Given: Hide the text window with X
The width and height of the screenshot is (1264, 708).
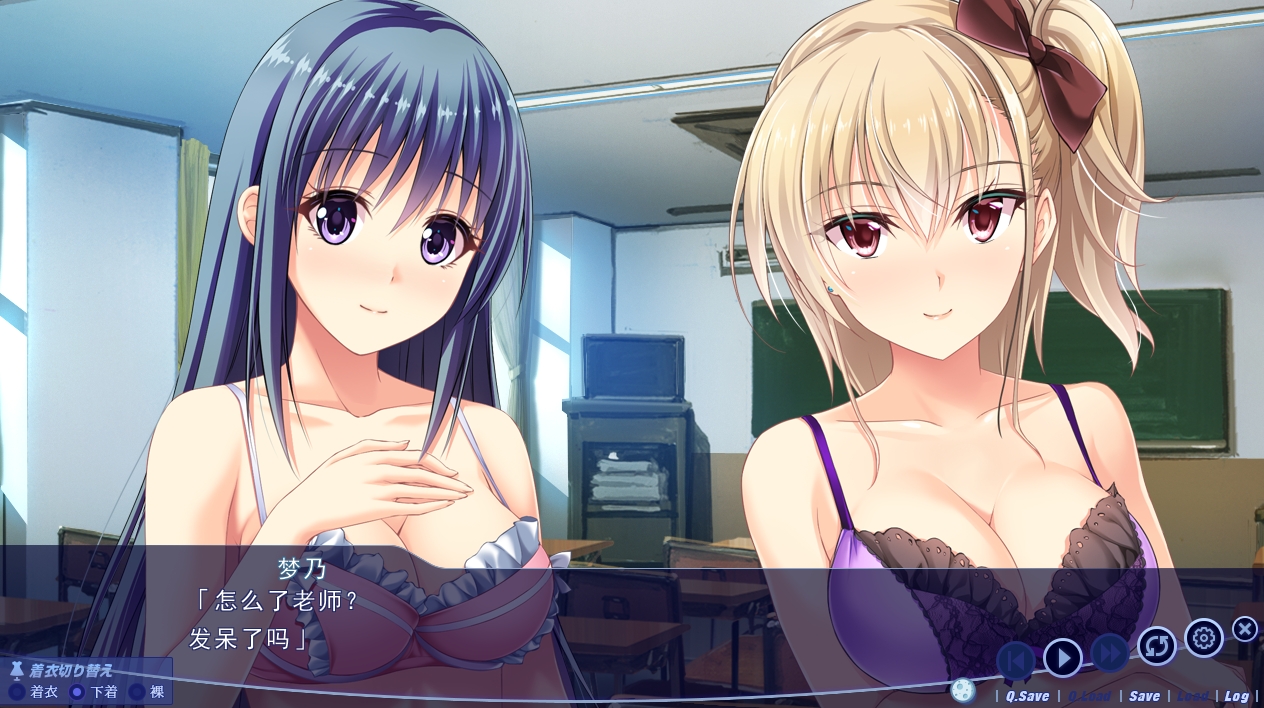Looking at the screenshot, I should pyautogui.click(x=1245, y=629).
